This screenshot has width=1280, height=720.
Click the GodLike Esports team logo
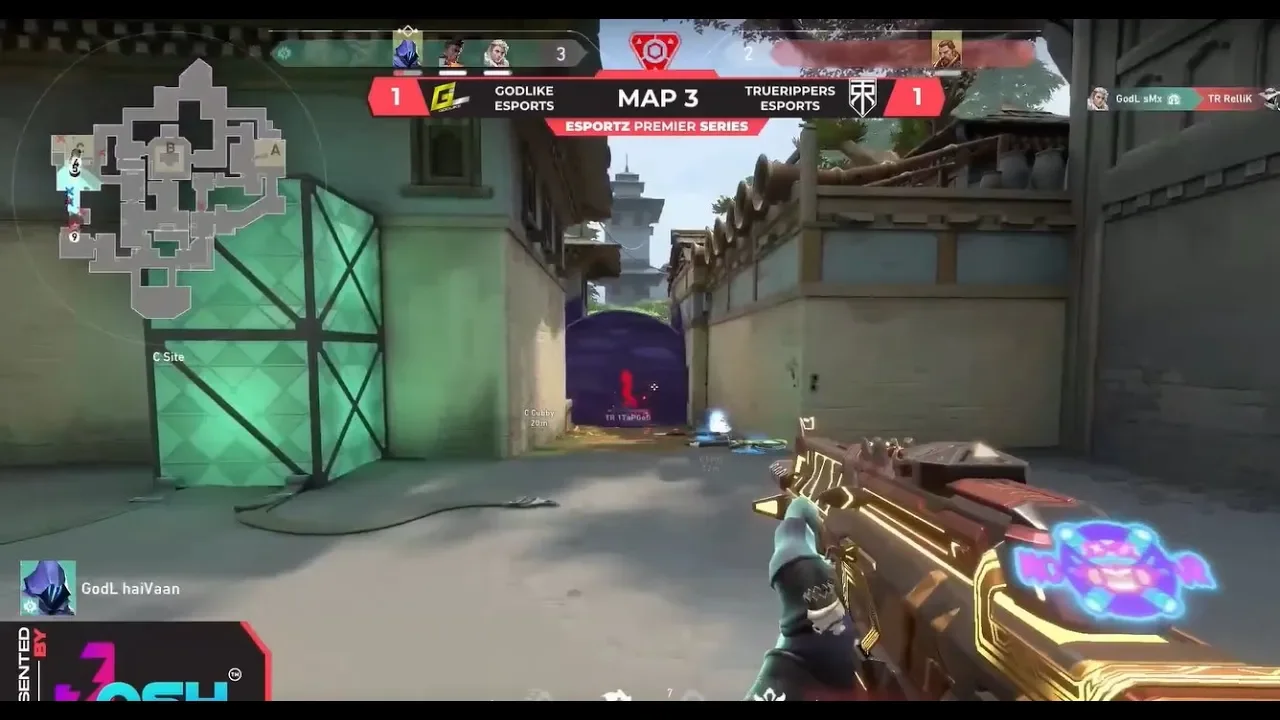[x=446, y=98]
